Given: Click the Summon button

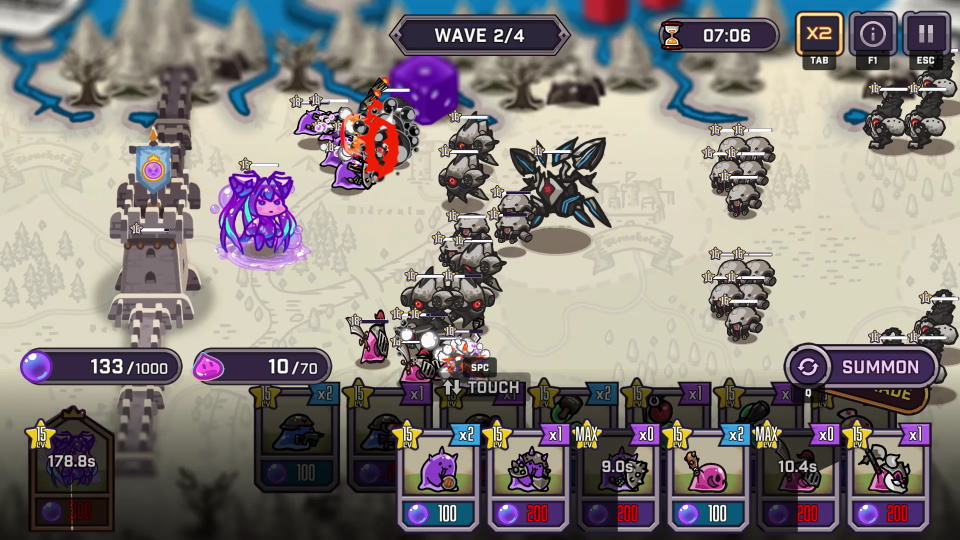Looking at the screenshot, I should pos(862,367).
